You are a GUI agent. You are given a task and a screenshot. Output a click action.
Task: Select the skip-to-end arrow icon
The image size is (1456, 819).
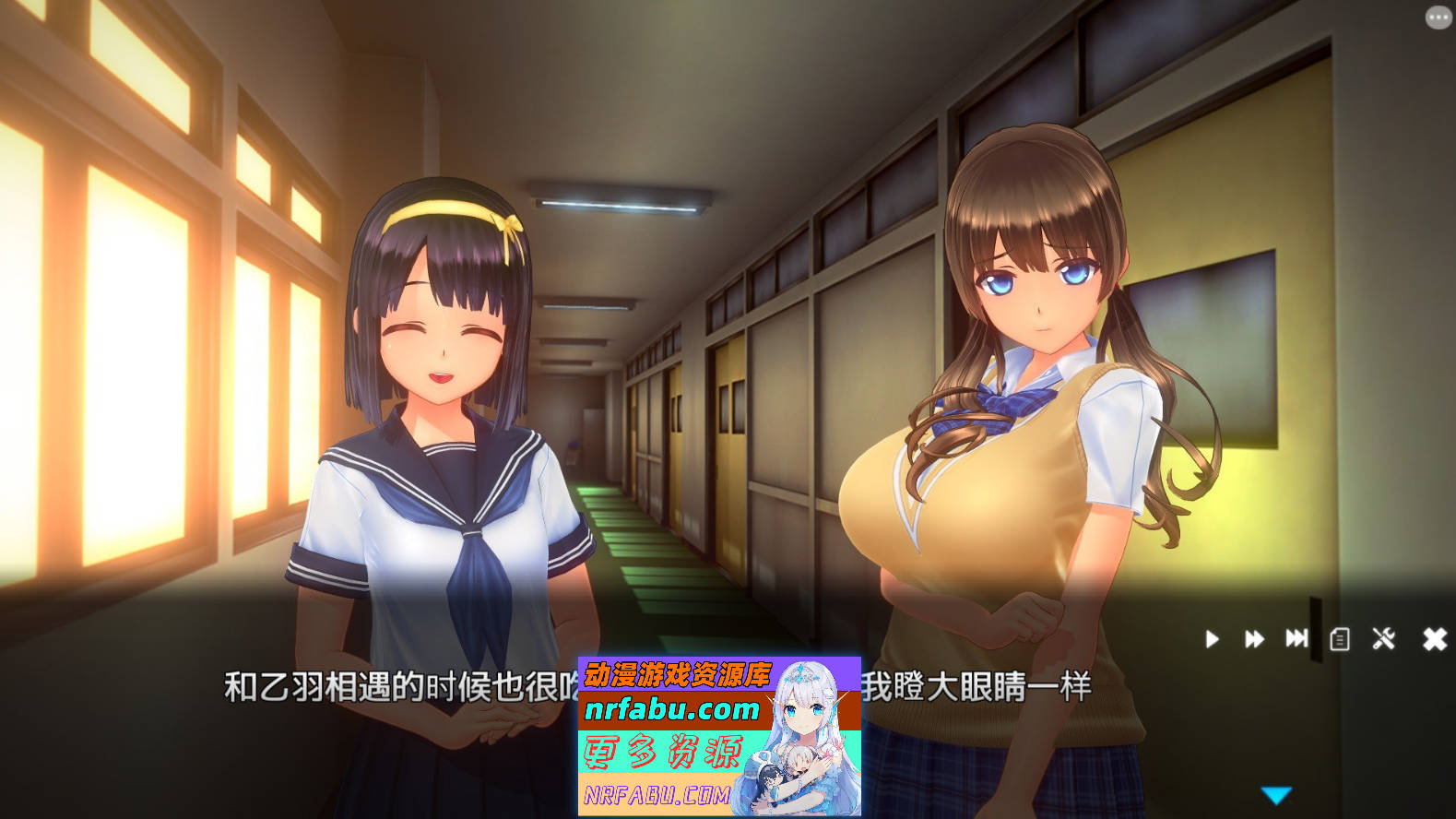(x=1296, y=639)
